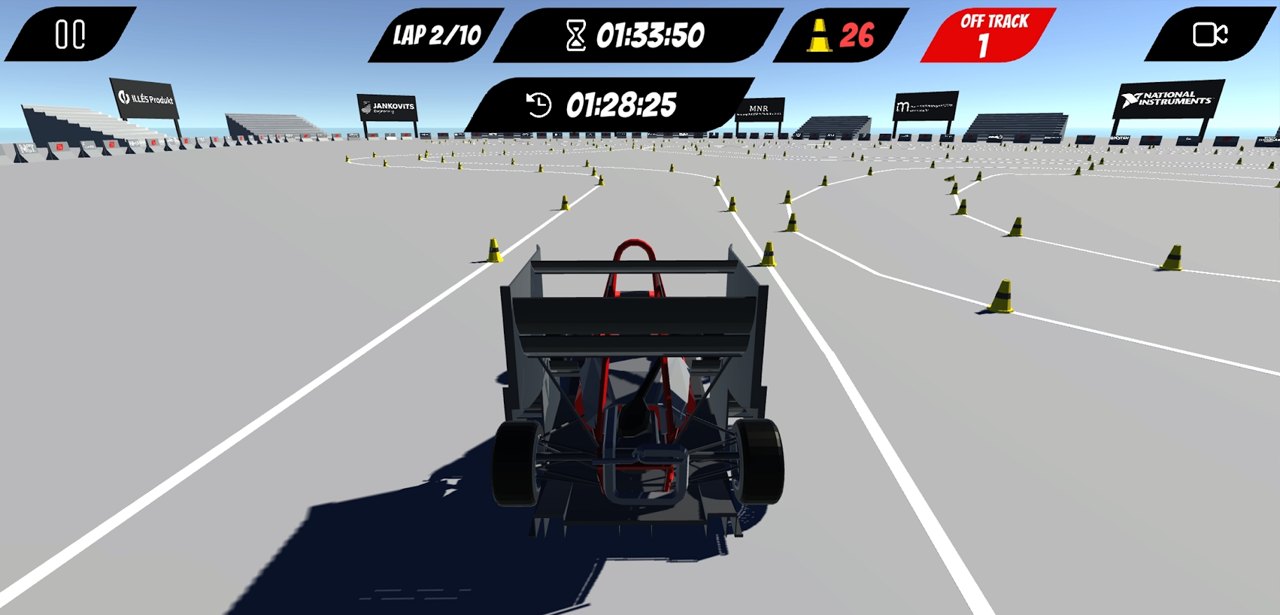Switch the camera view
The width and height of the screenshot is (1280, 615).
(1209, 35)
